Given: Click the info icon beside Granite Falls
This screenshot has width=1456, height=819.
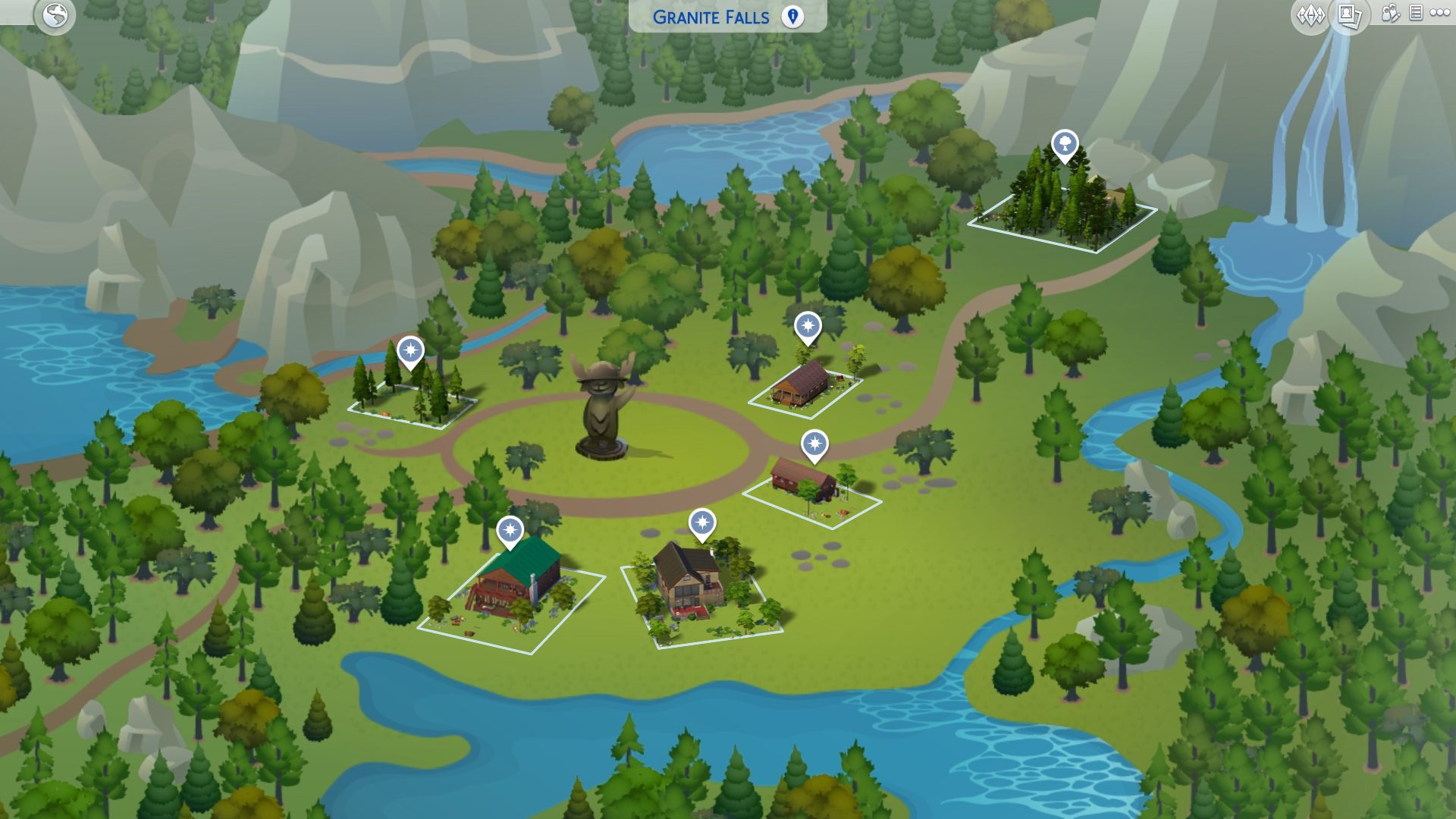Looking at the screenshot, I should point(791,17).
